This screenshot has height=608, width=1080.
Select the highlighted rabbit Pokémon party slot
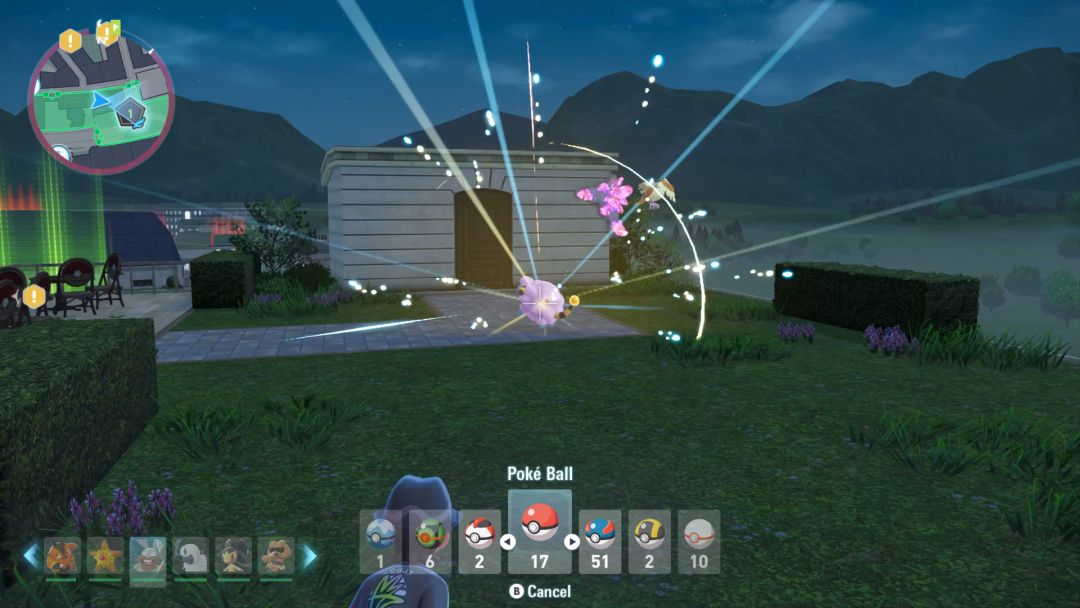tap(148, 557)
